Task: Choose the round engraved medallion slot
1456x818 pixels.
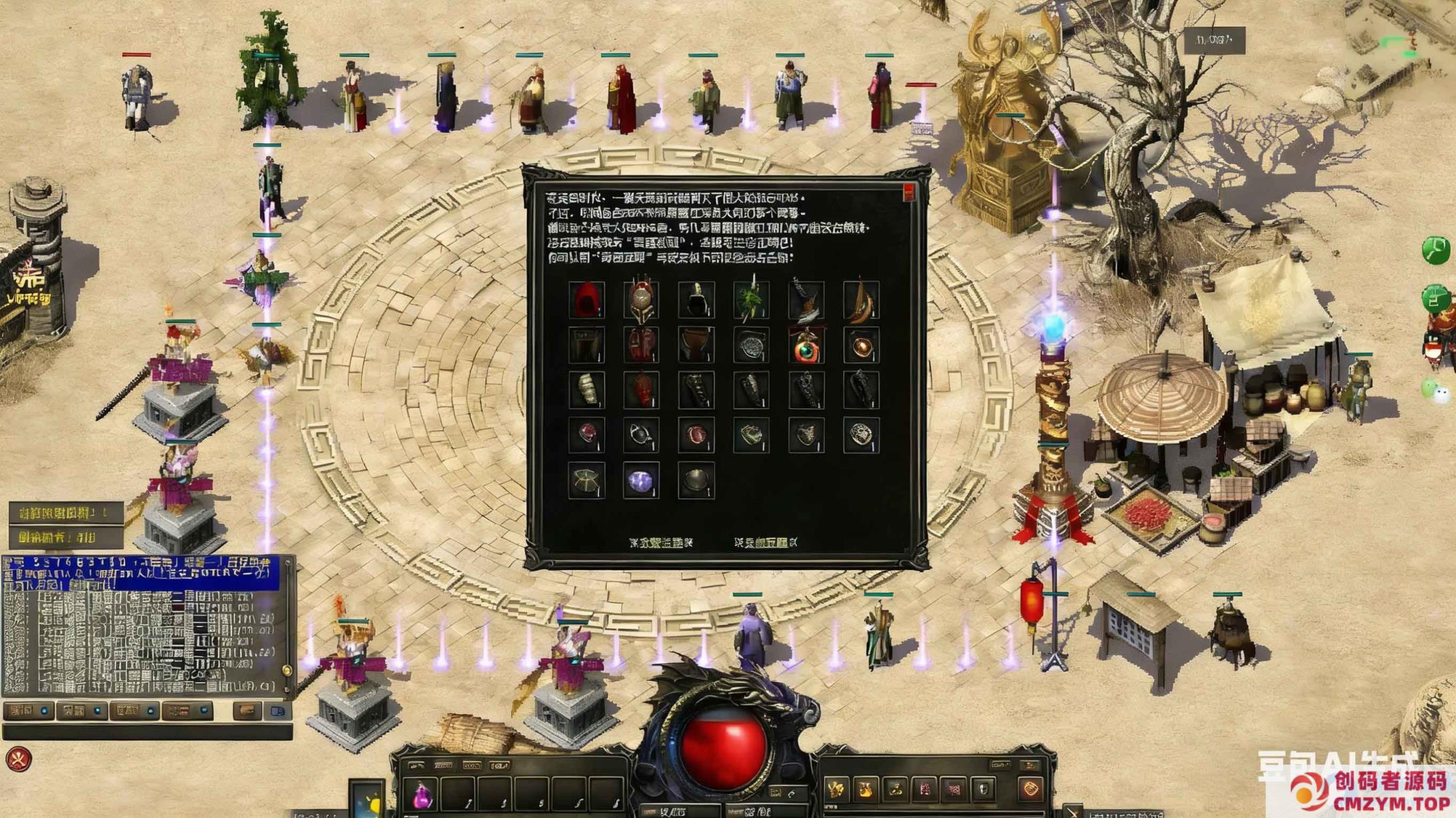Action: point(860,435)
